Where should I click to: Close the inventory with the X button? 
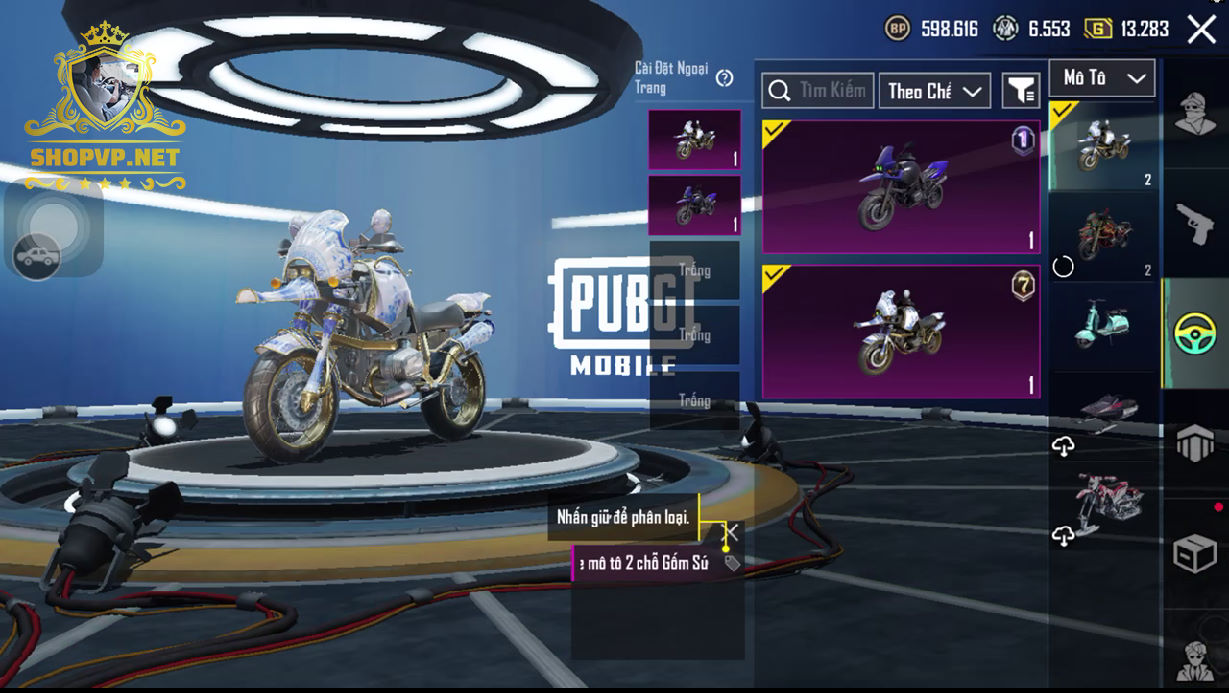[x=1201, y=29]
